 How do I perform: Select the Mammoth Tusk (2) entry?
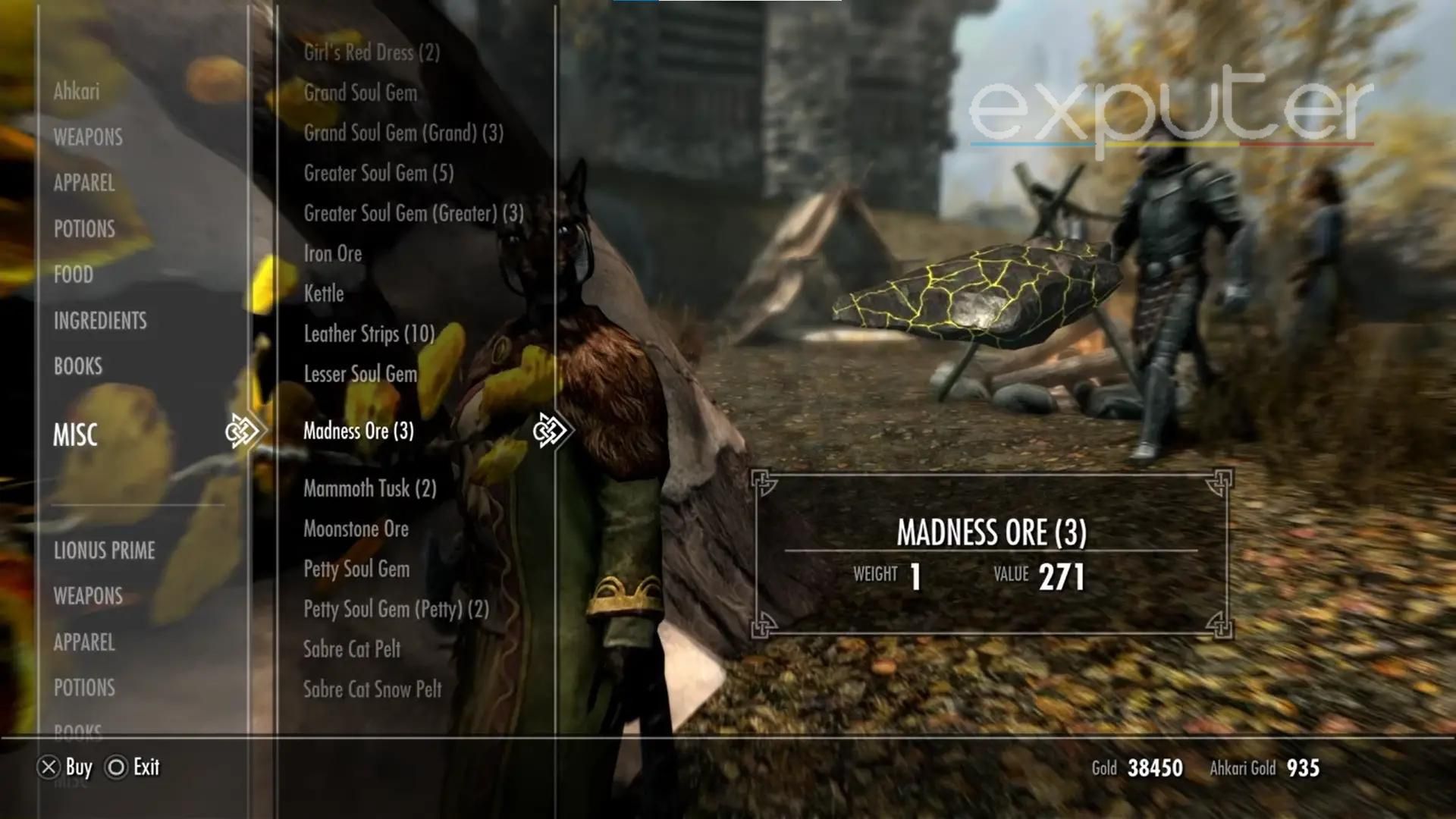coord(369,488)
